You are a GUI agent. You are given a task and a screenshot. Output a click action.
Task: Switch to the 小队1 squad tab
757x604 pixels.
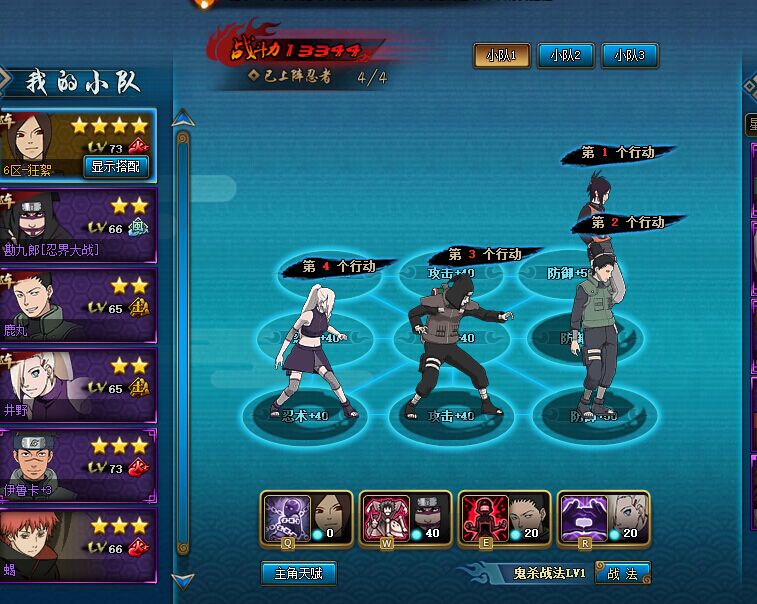501,56
